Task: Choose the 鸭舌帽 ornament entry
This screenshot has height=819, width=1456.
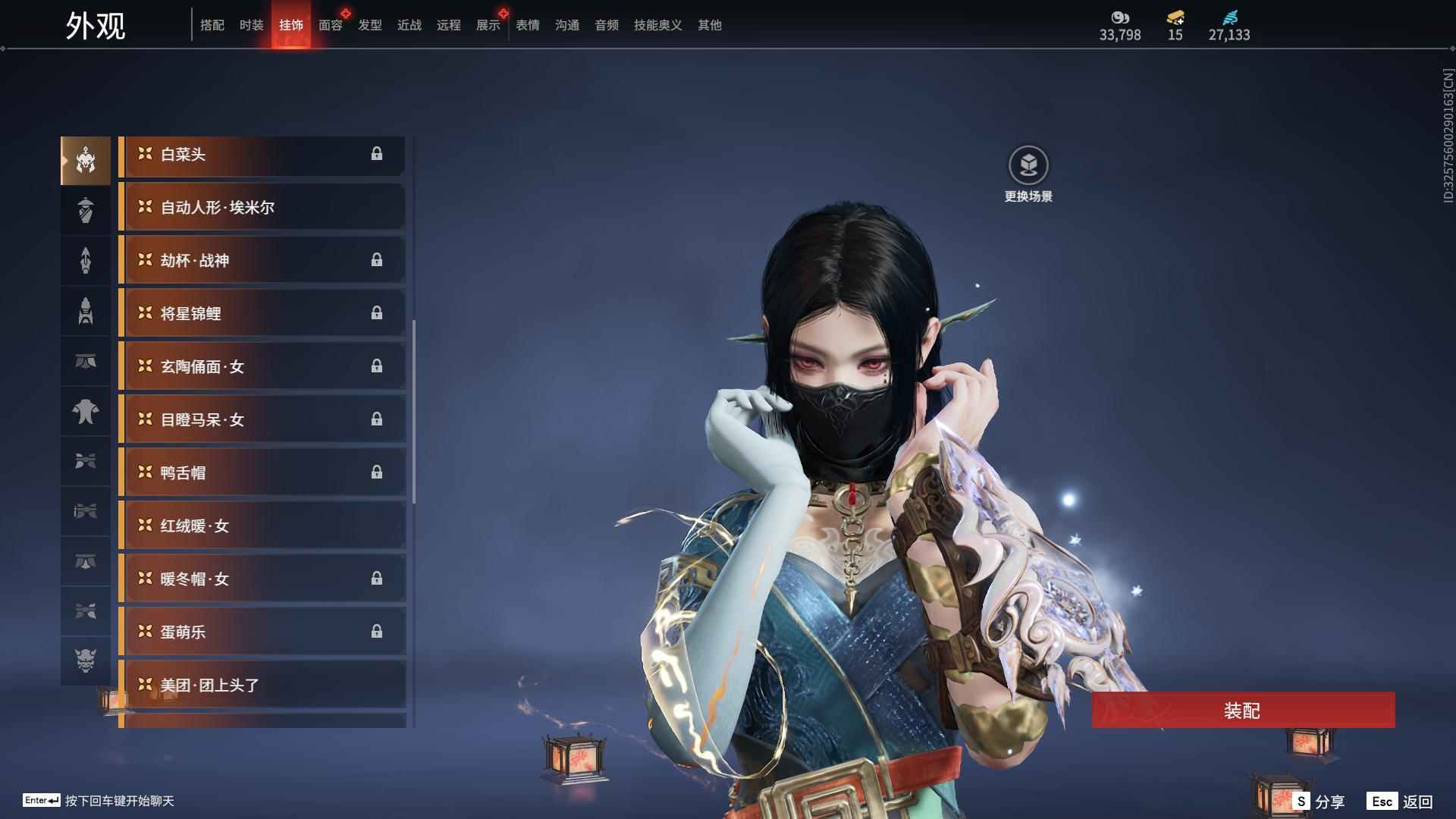Action: point(262,472)
